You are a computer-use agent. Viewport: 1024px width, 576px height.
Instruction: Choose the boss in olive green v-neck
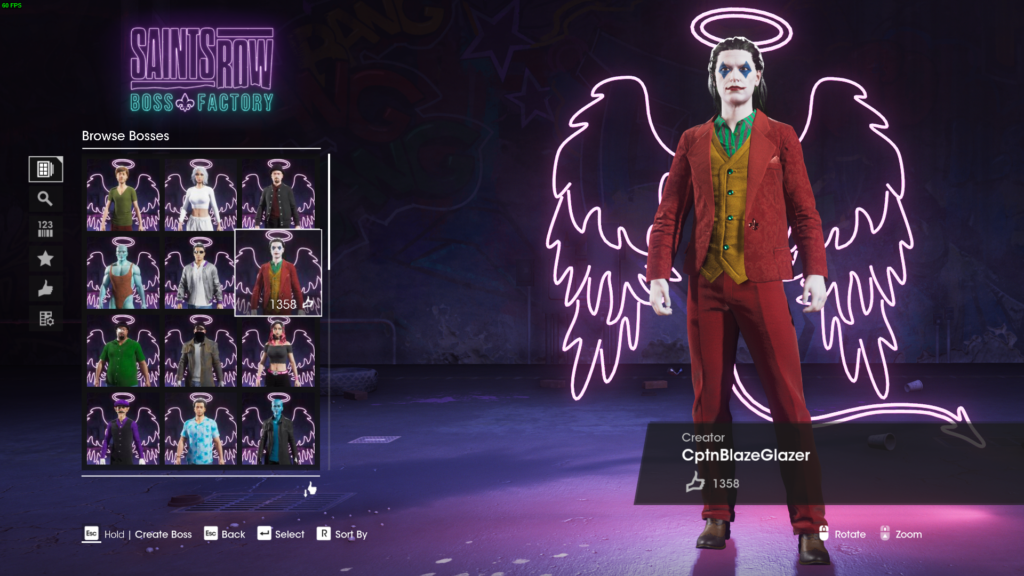123,194
